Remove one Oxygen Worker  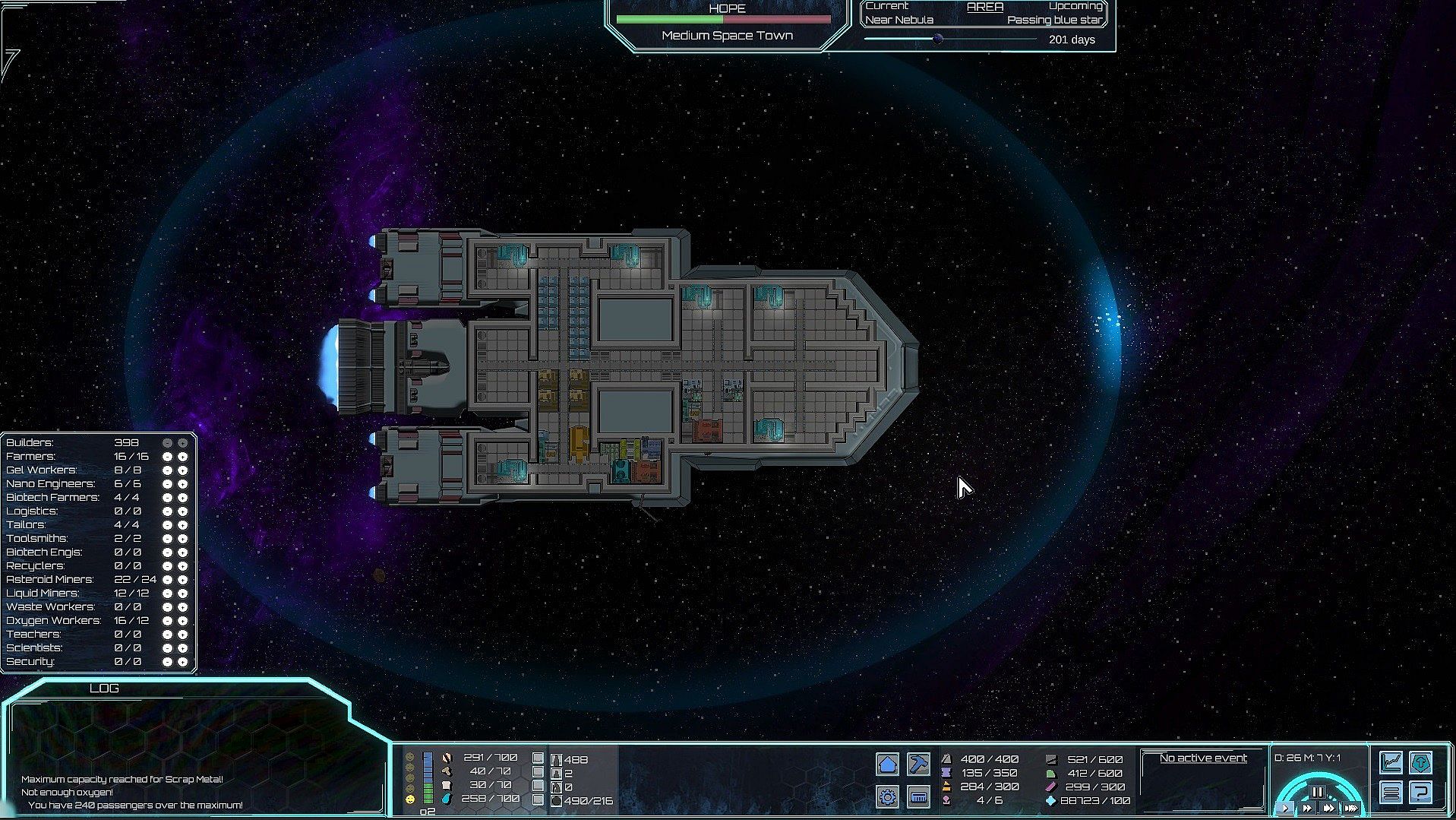(167, 621)
